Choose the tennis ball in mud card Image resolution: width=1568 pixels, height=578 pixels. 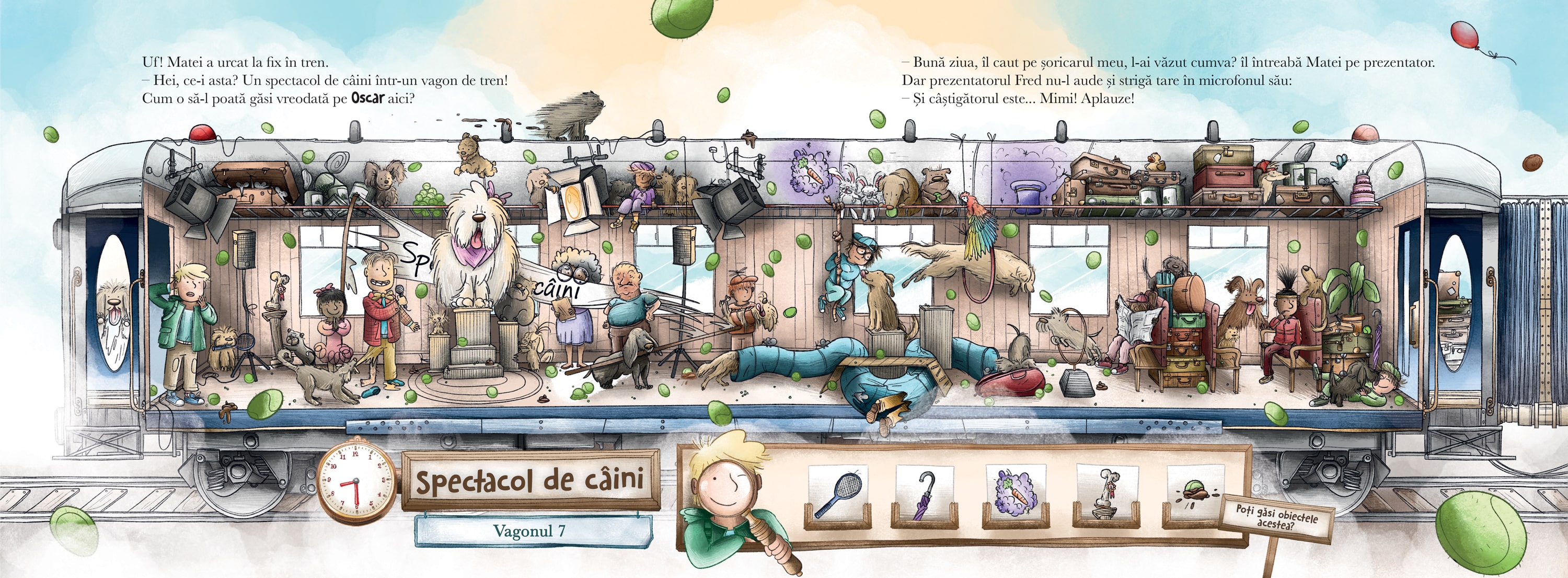click(1195, 495)
